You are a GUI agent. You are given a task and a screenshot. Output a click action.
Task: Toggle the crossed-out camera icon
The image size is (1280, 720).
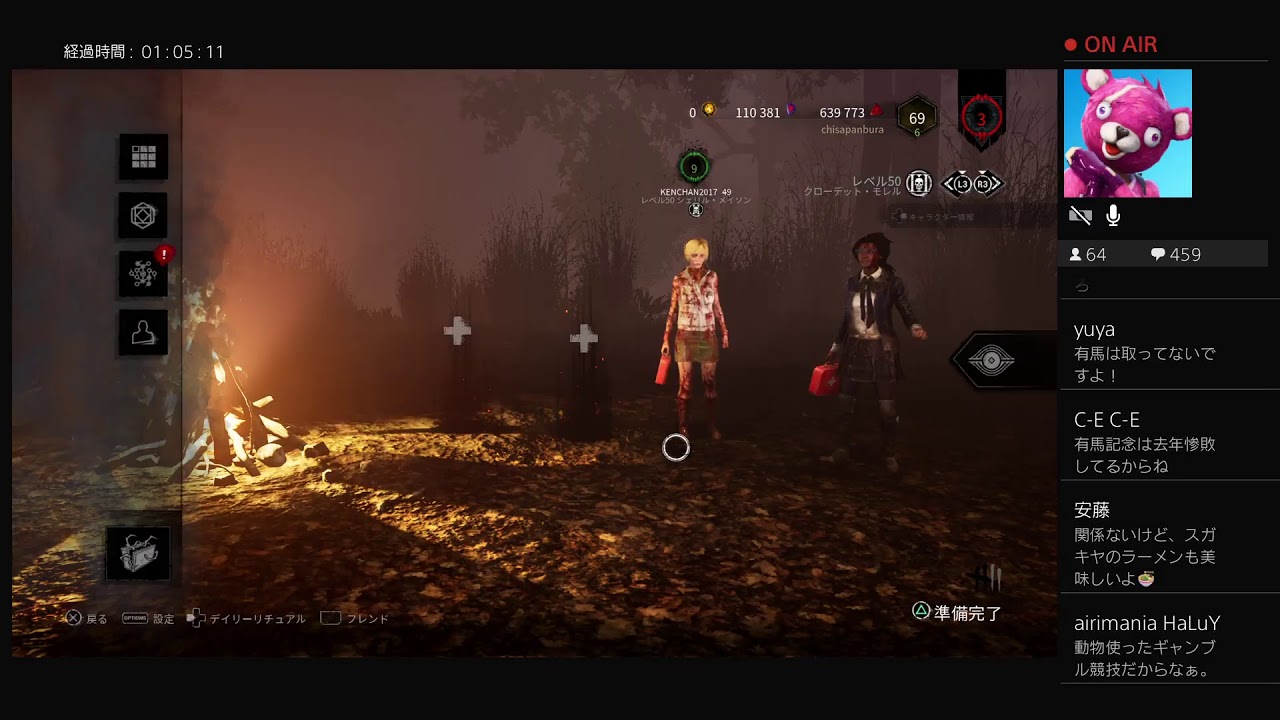coord(1080,215)
